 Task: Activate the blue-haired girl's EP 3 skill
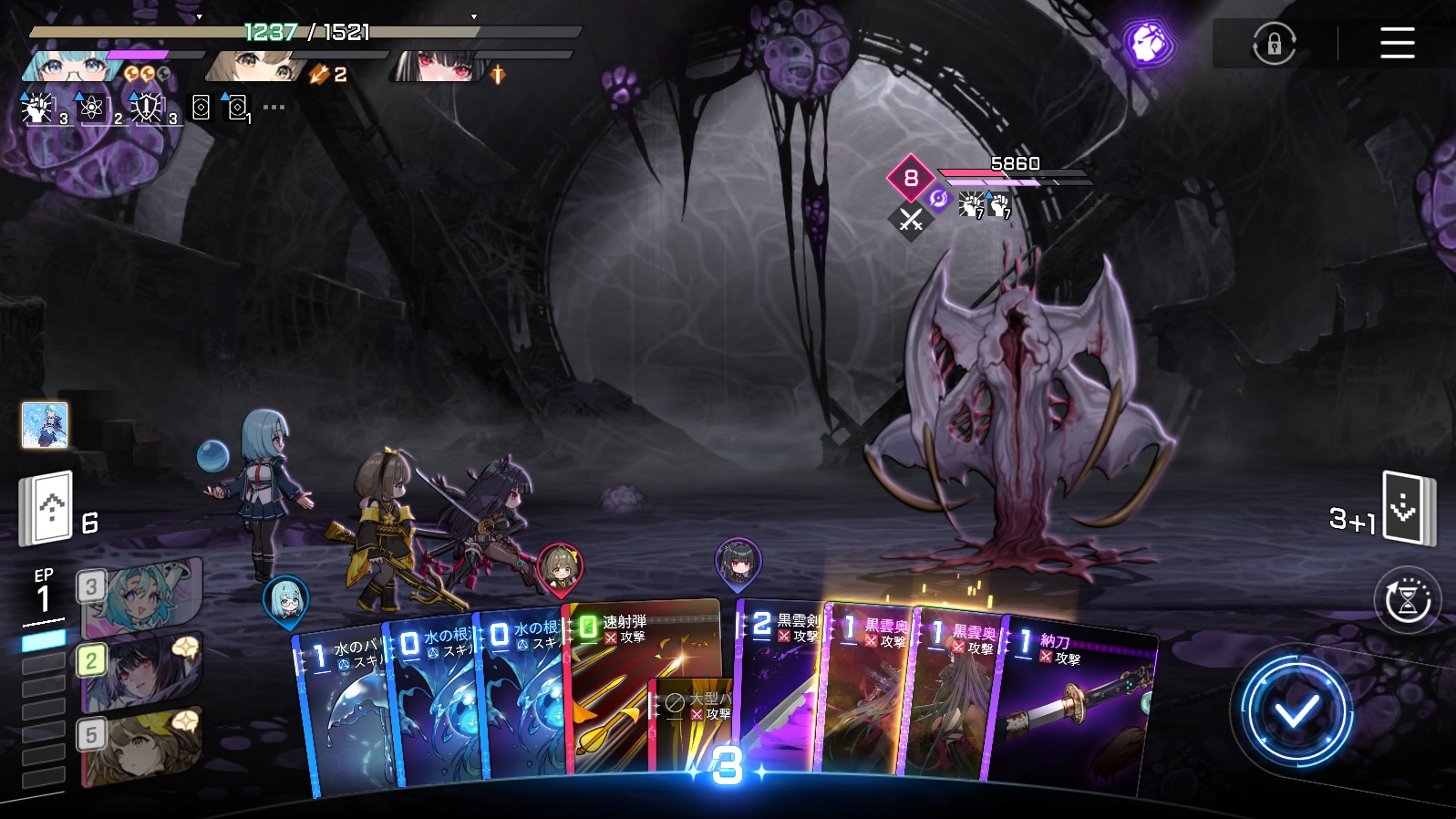141,597
